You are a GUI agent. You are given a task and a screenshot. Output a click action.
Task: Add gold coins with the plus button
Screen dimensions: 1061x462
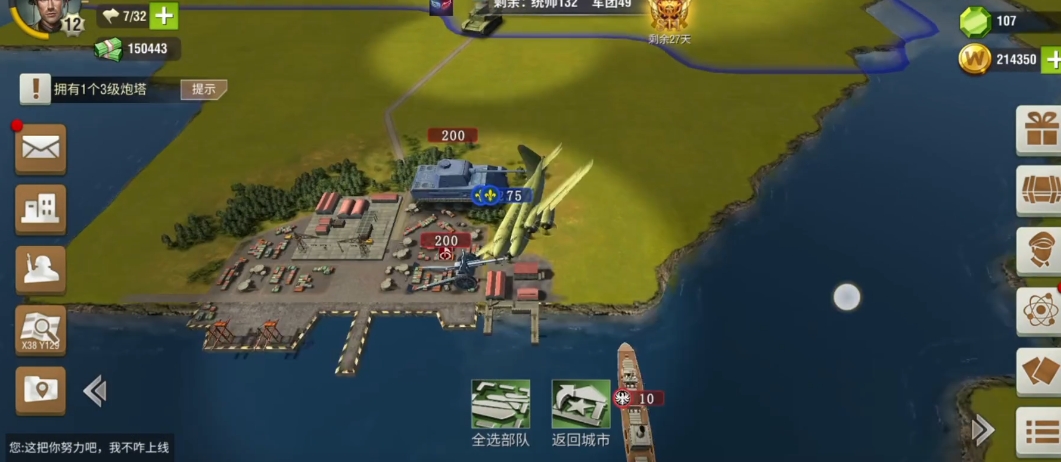pos(1051,60)
